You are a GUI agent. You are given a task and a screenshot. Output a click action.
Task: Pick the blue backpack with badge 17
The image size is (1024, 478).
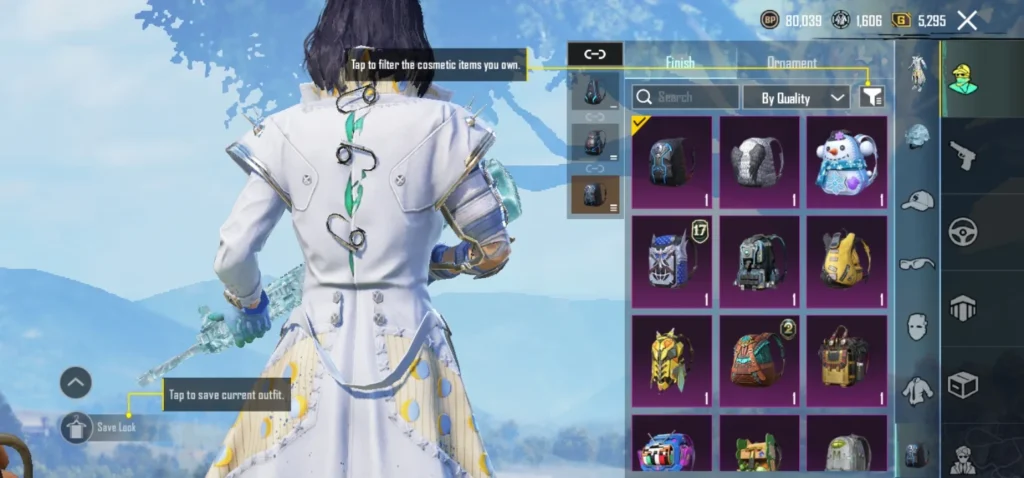(672, 262)
